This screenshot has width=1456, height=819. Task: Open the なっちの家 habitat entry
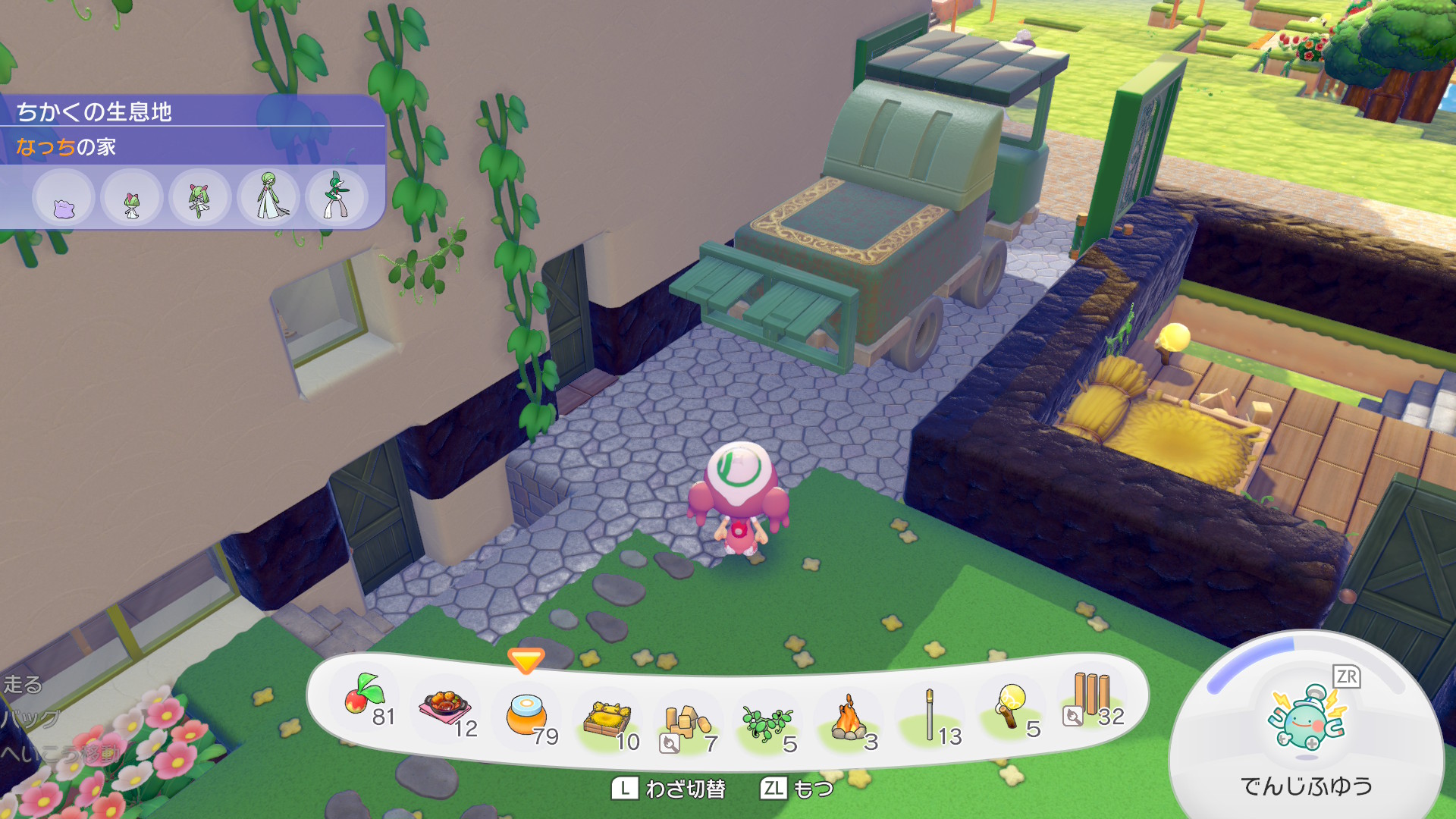(x=67, y=146)
